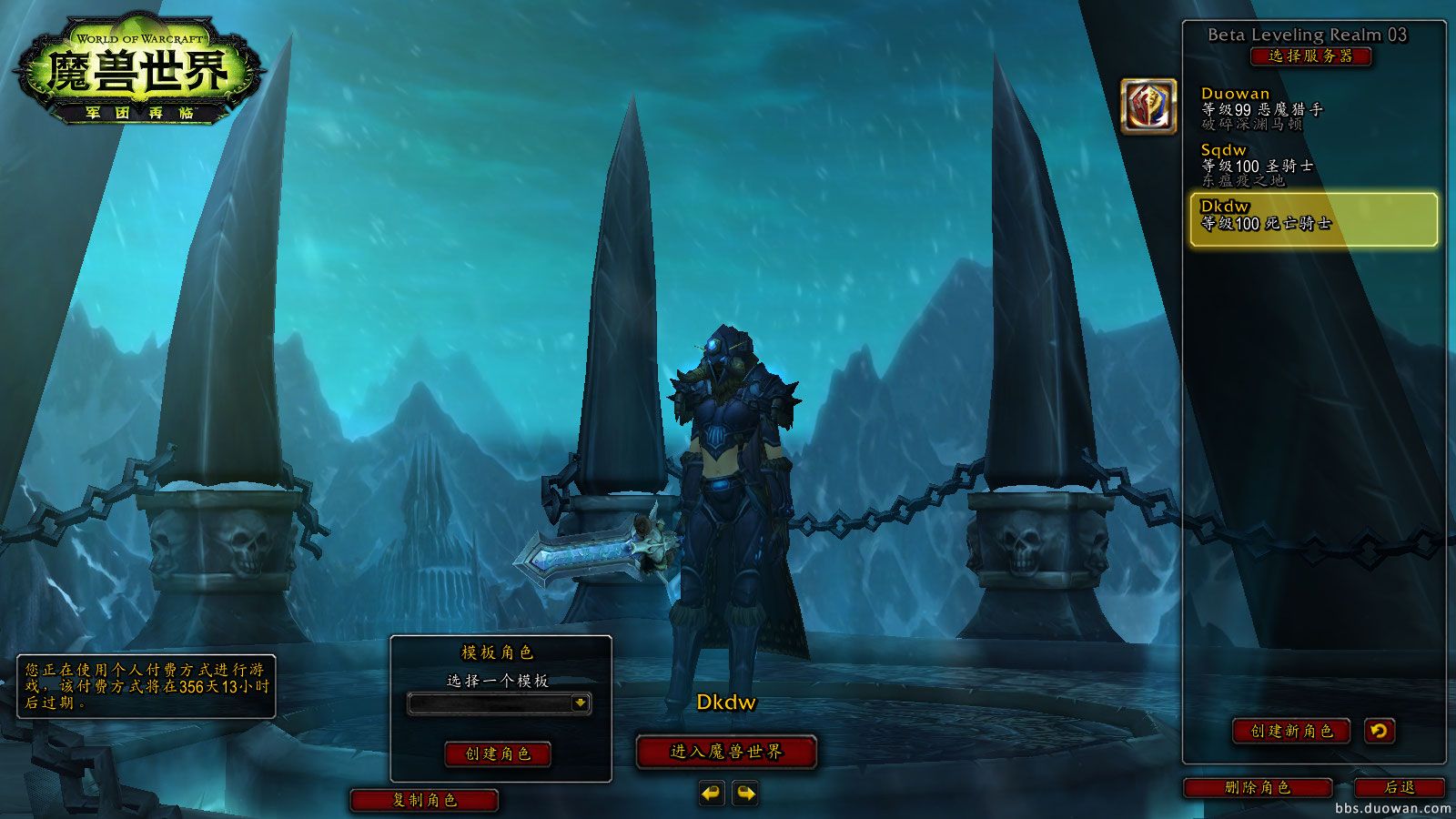Click the 选择服务器 realm select button
The height and width of the screenshot is (819, 1456).
[1310, 56]
